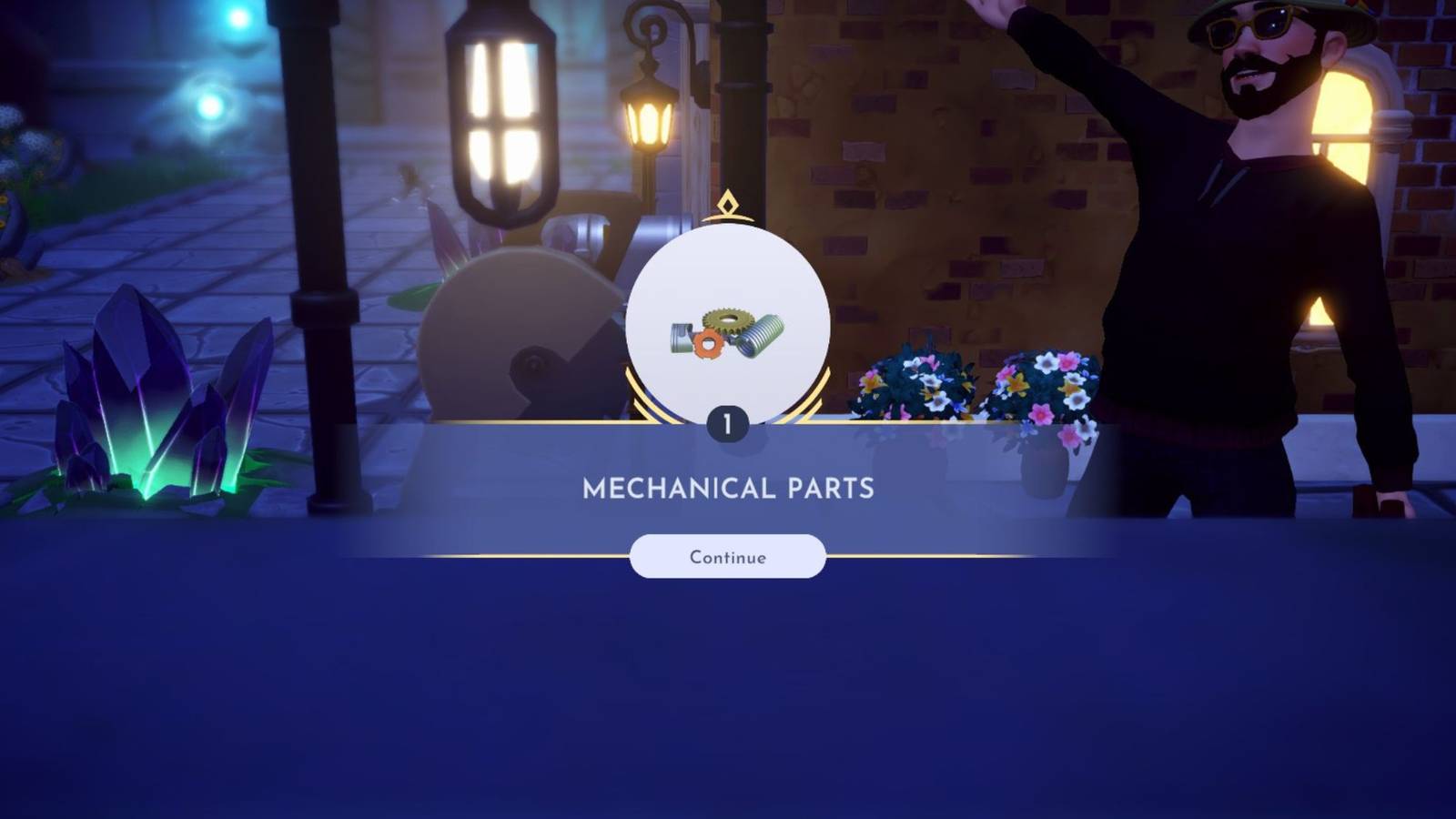Click the tin can in the item artwork
This screenshot has width=1456, height=819.
pos(682,337)
